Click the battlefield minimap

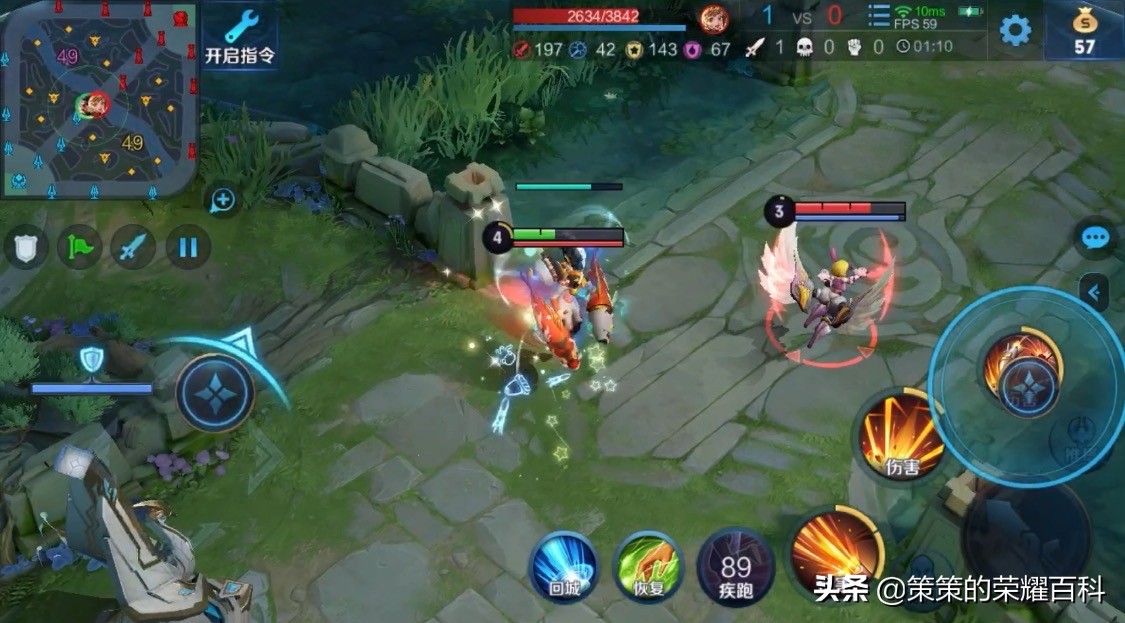[97, 97]
